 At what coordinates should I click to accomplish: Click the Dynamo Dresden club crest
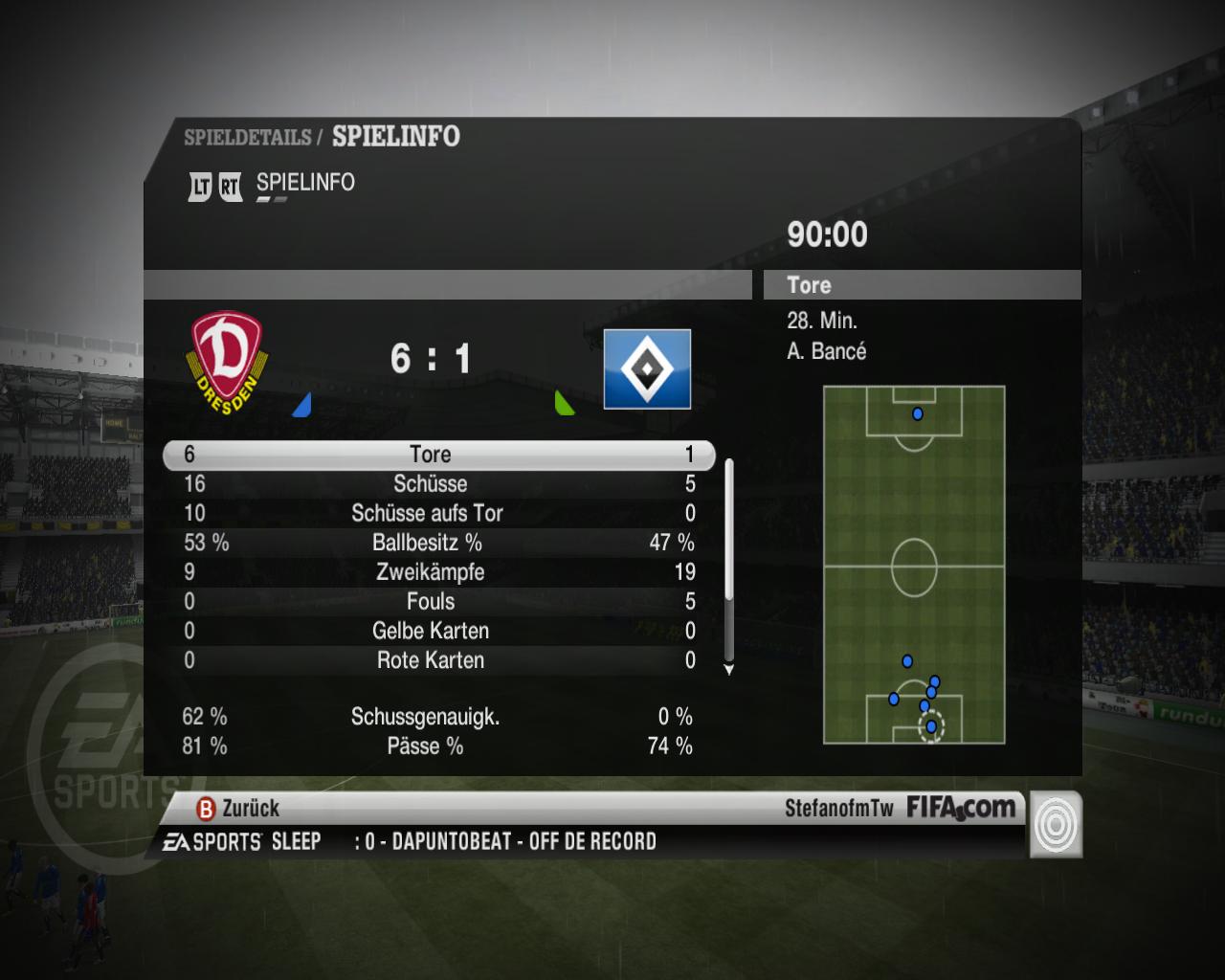coord(227,362)
